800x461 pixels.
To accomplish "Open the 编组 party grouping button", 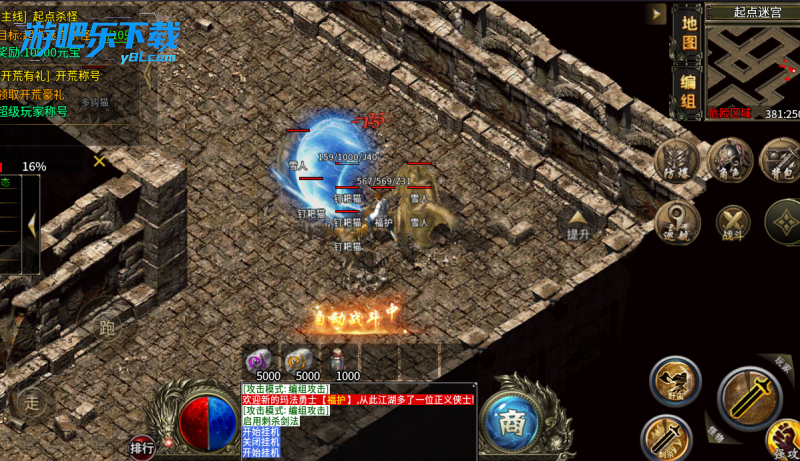I will tap(688, 90).
